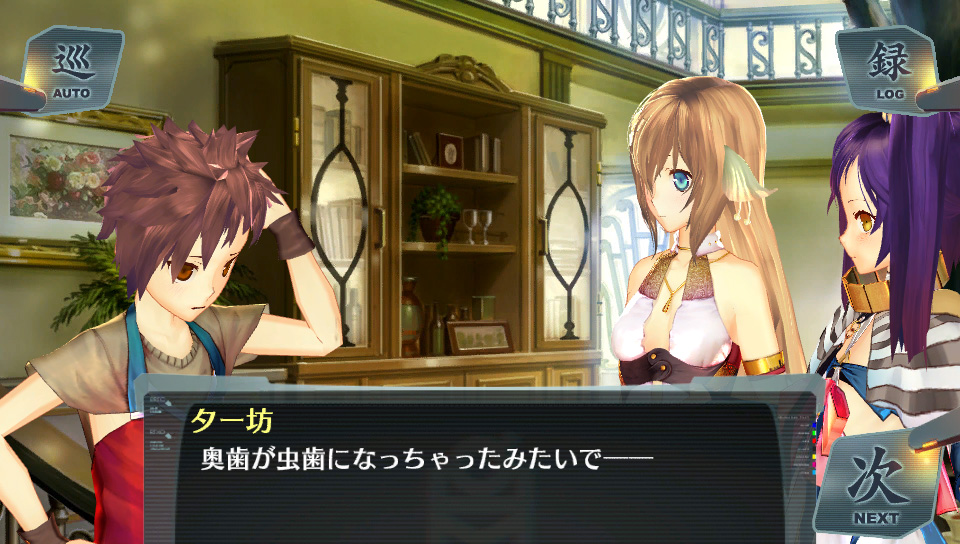Open the dialogue LOG
The height and width of the screenshot is (544, 960).
pos(888,68)
